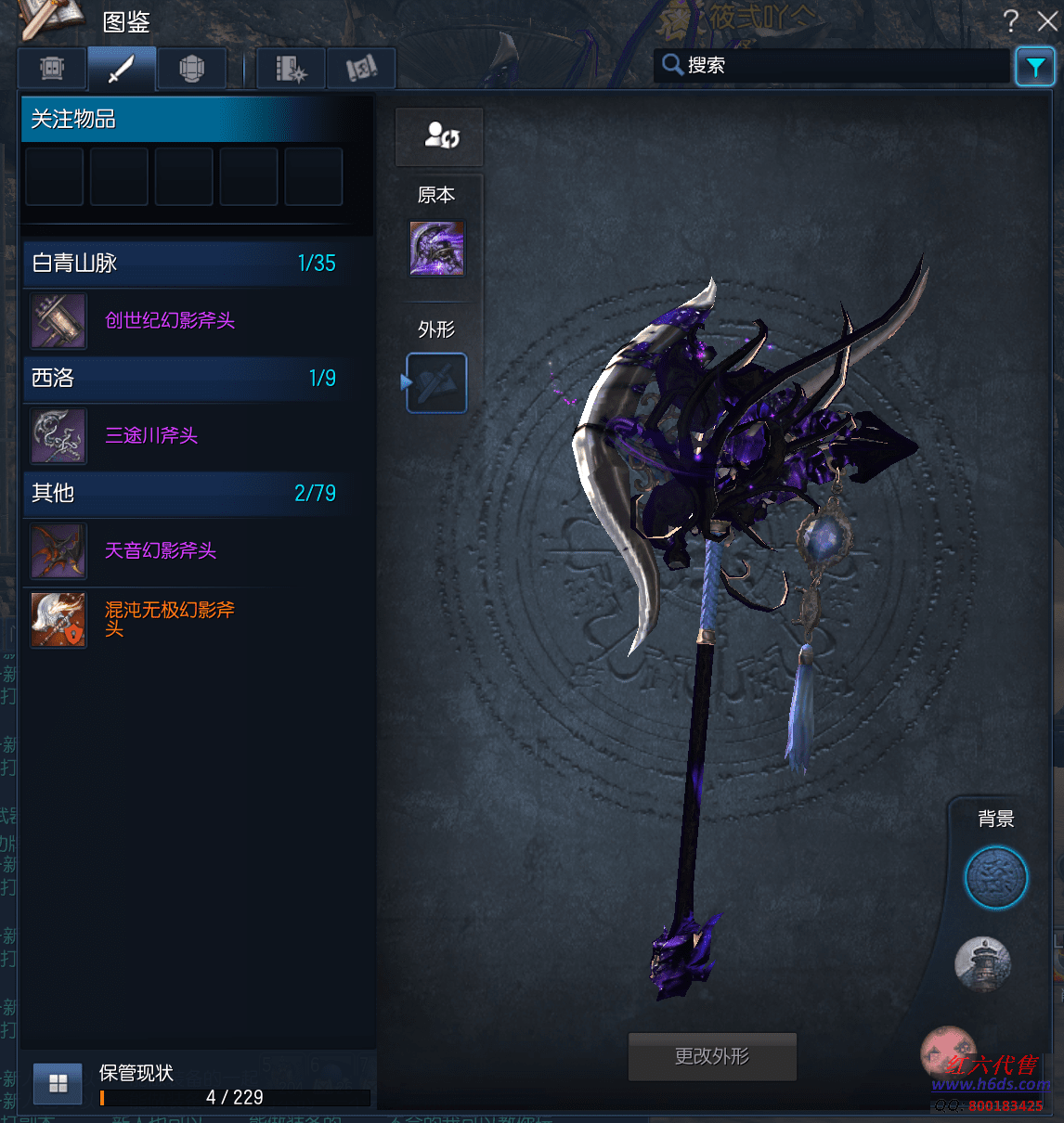Click the 搜索 search field

[836, 65]
